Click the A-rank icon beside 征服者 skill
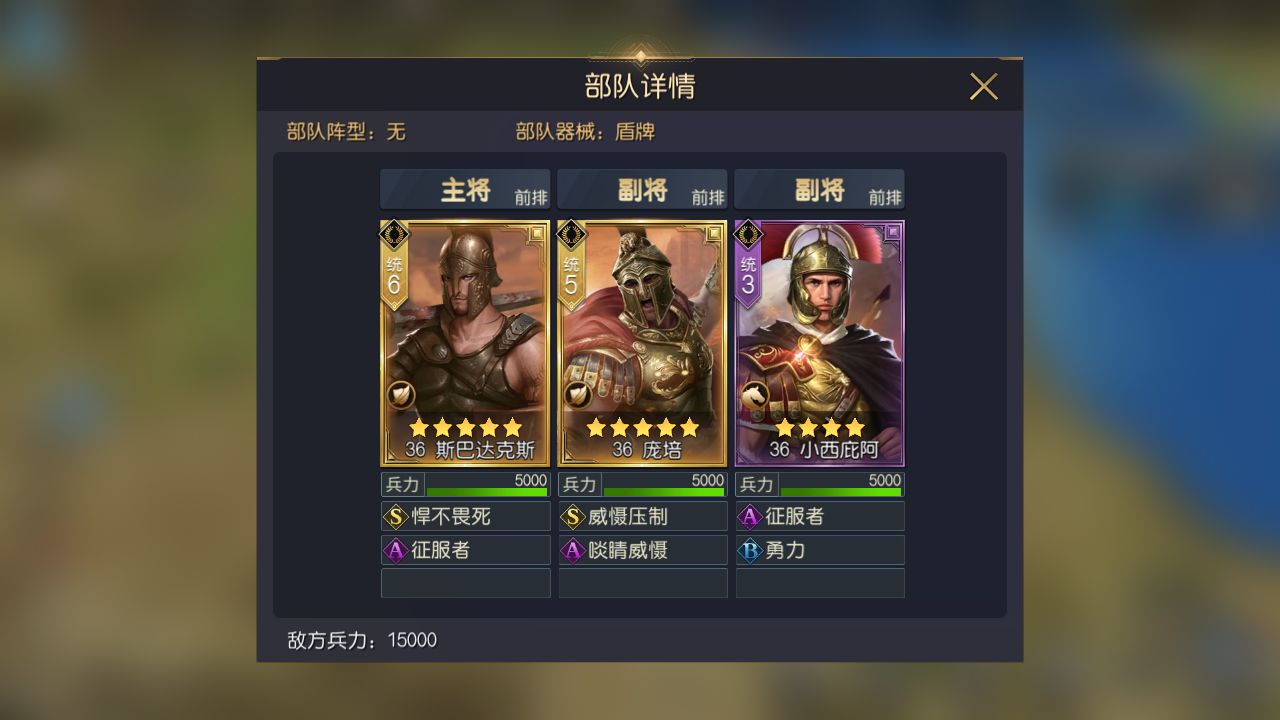Screen dimensions: 1280x720 394,549
